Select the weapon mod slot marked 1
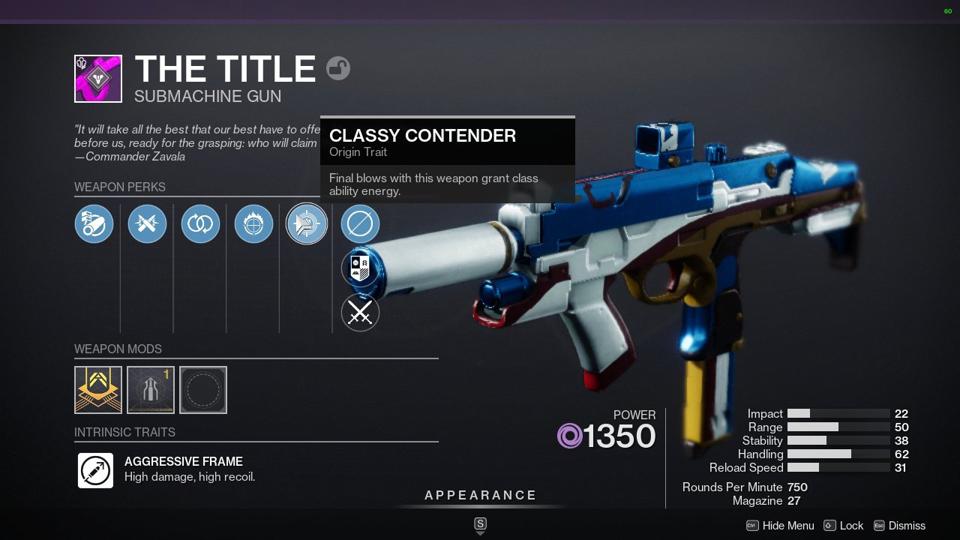The width and height of the screenshot is (960, 540). click(150, 390)
